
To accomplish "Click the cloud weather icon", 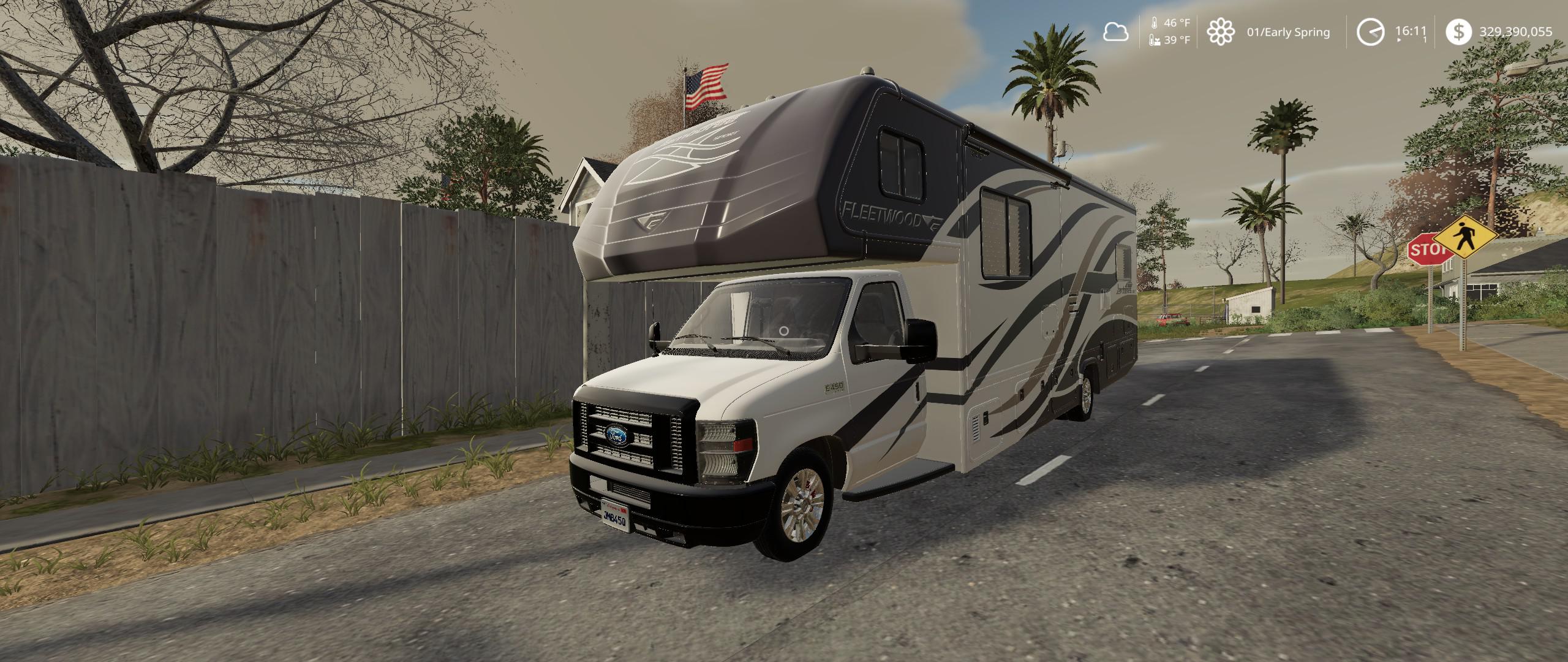I will [1116, 31].
